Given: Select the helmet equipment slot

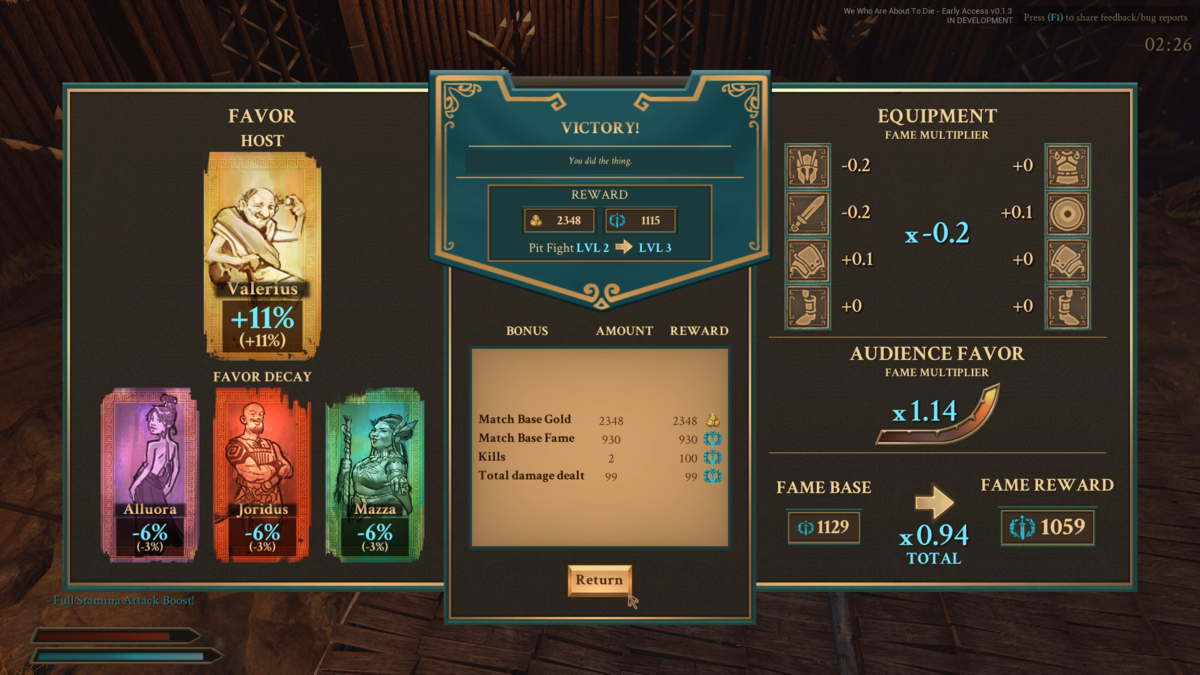Looking at the screenshot, I should [x=808, y=167].
